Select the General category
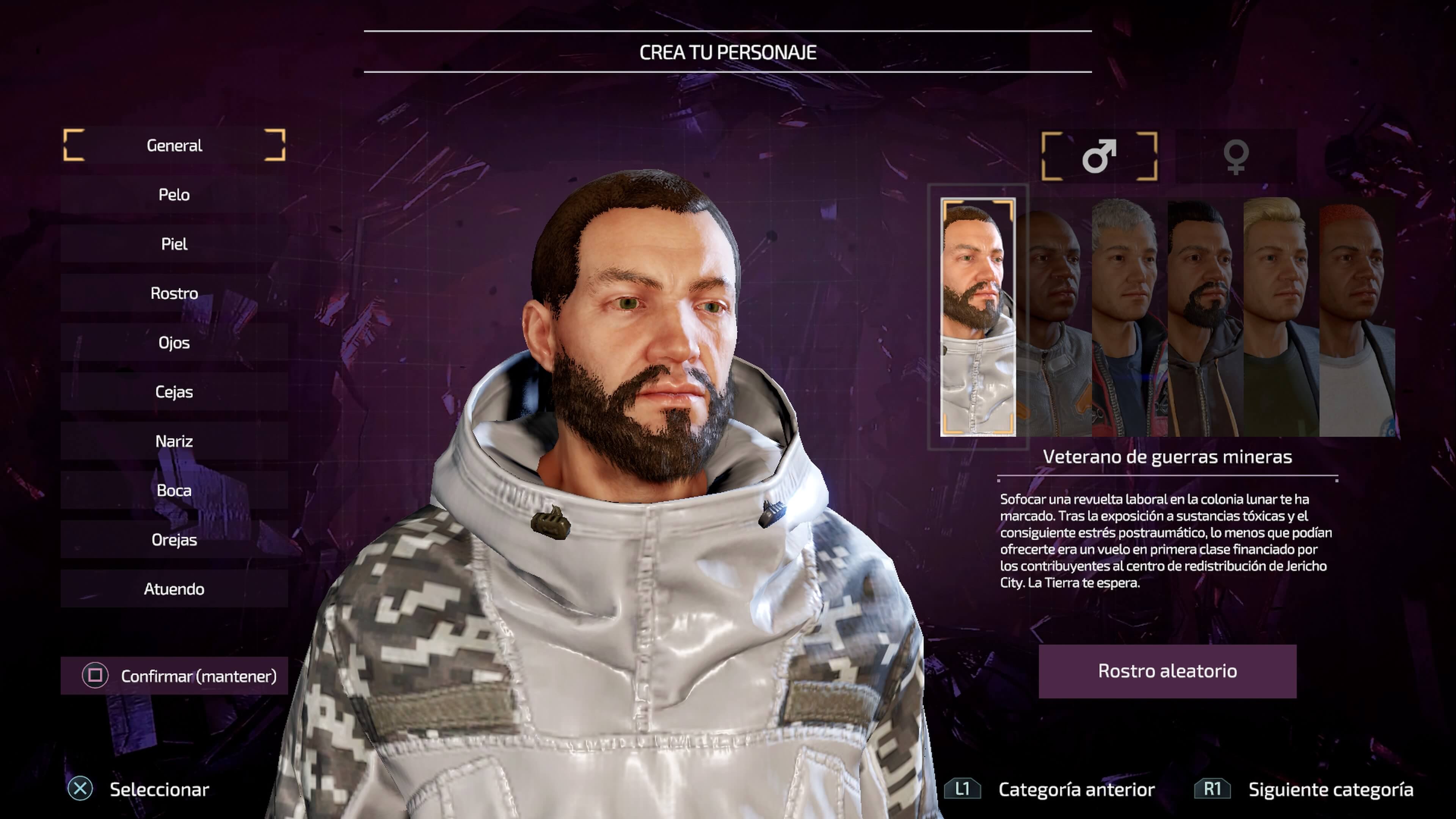This screenshot has width=1456, height=819. tap(174, 145)
